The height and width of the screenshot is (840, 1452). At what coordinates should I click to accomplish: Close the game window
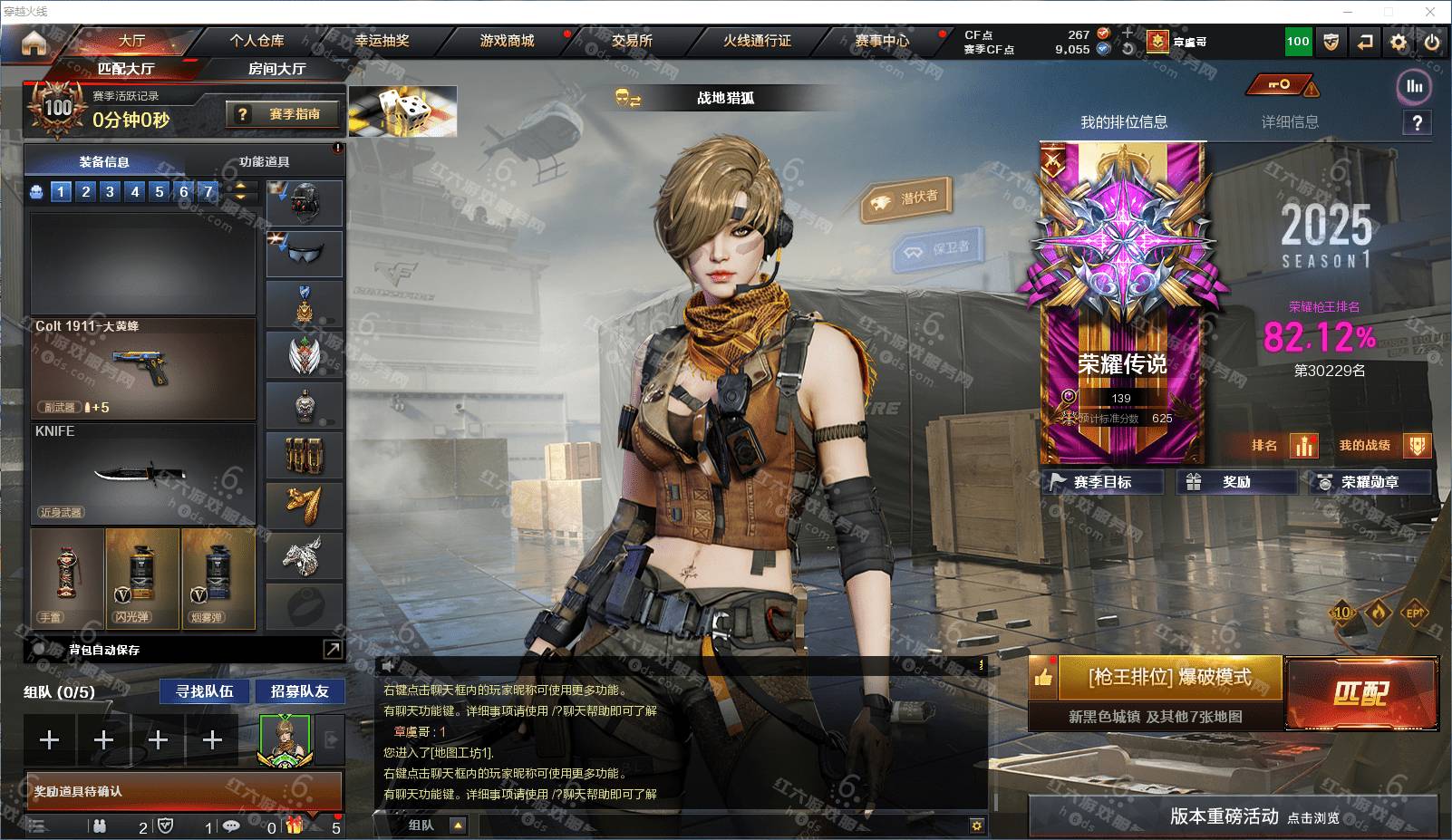[x=1430, y=12]
